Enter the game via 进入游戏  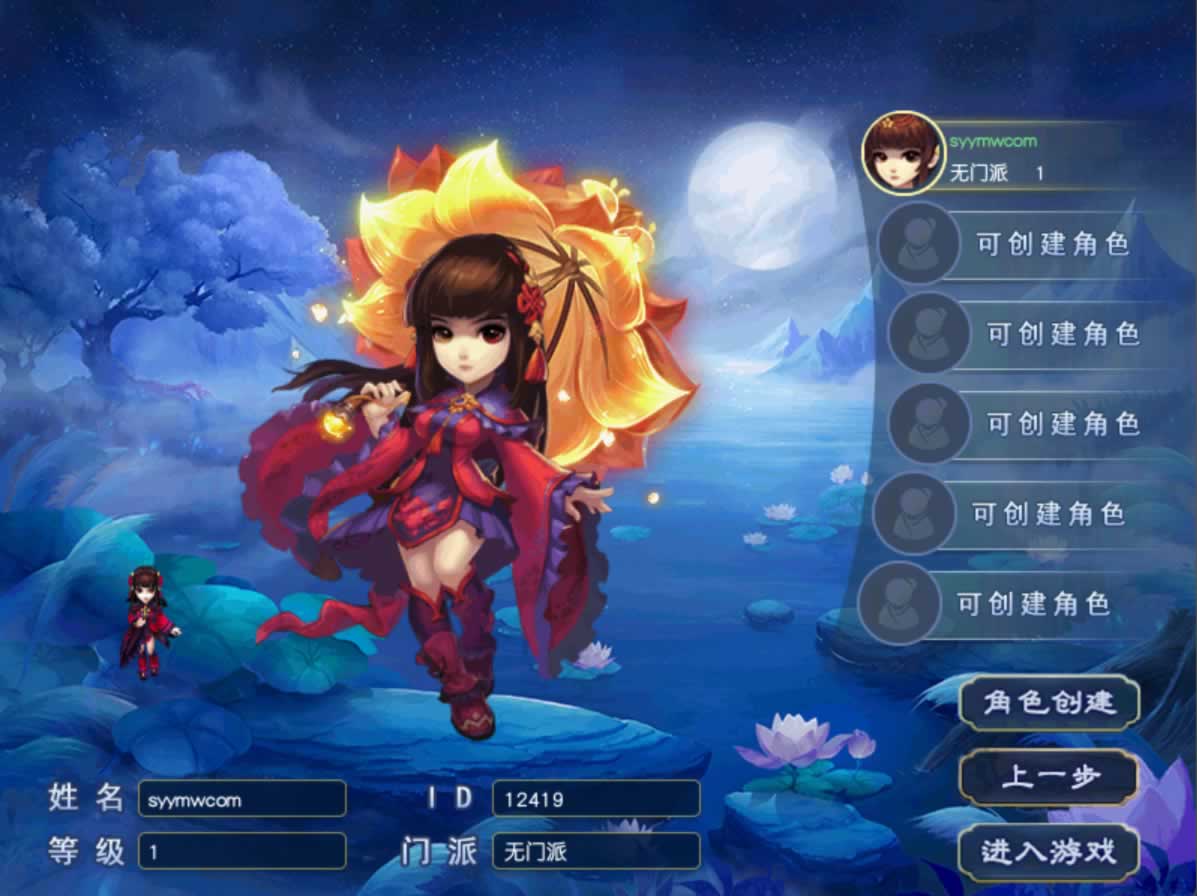1048,852
